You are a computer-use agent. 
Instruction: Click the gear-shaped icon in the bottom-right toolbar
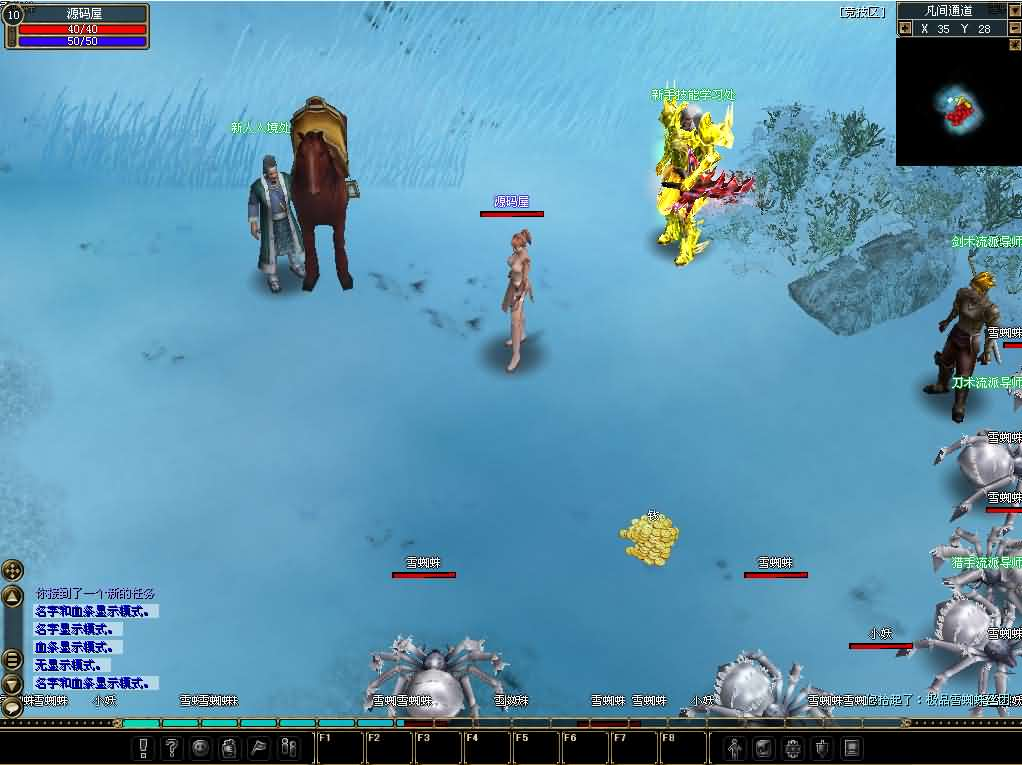(794, 747)
